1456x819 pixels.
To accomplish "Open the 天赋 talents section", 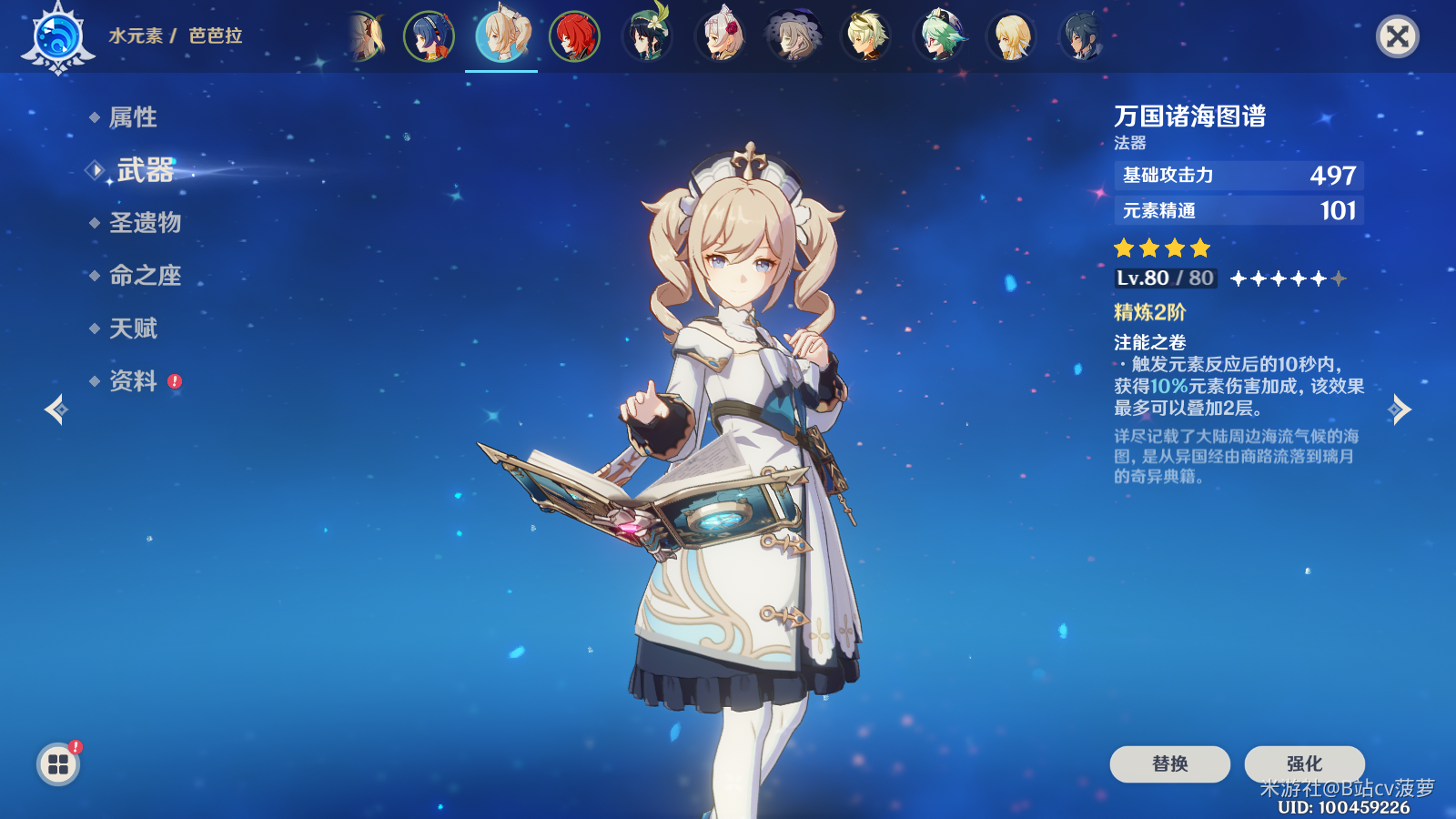I will tap(133, 329).
